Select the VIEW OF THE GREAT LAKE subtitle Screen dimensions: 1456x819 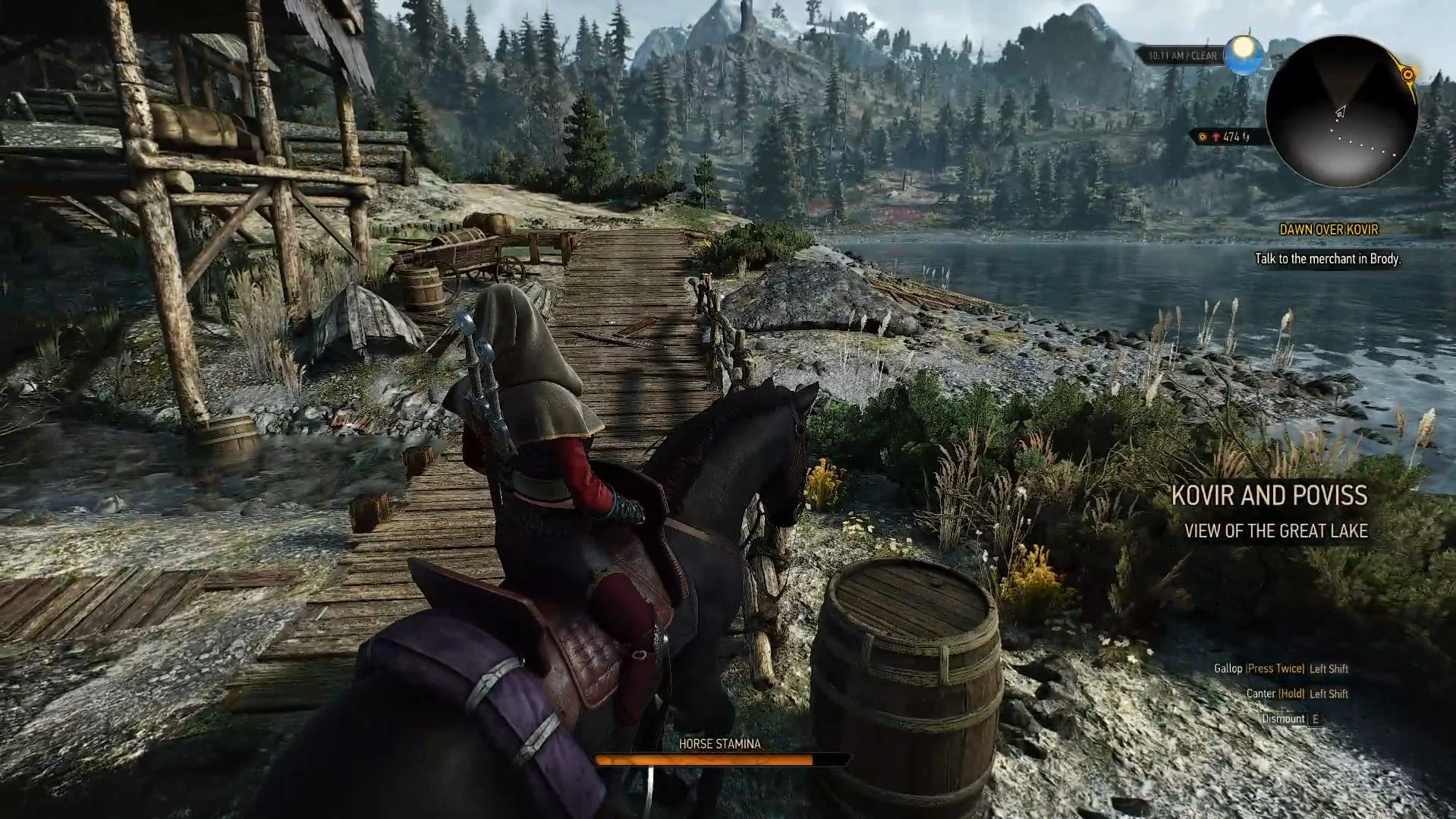1275,531
